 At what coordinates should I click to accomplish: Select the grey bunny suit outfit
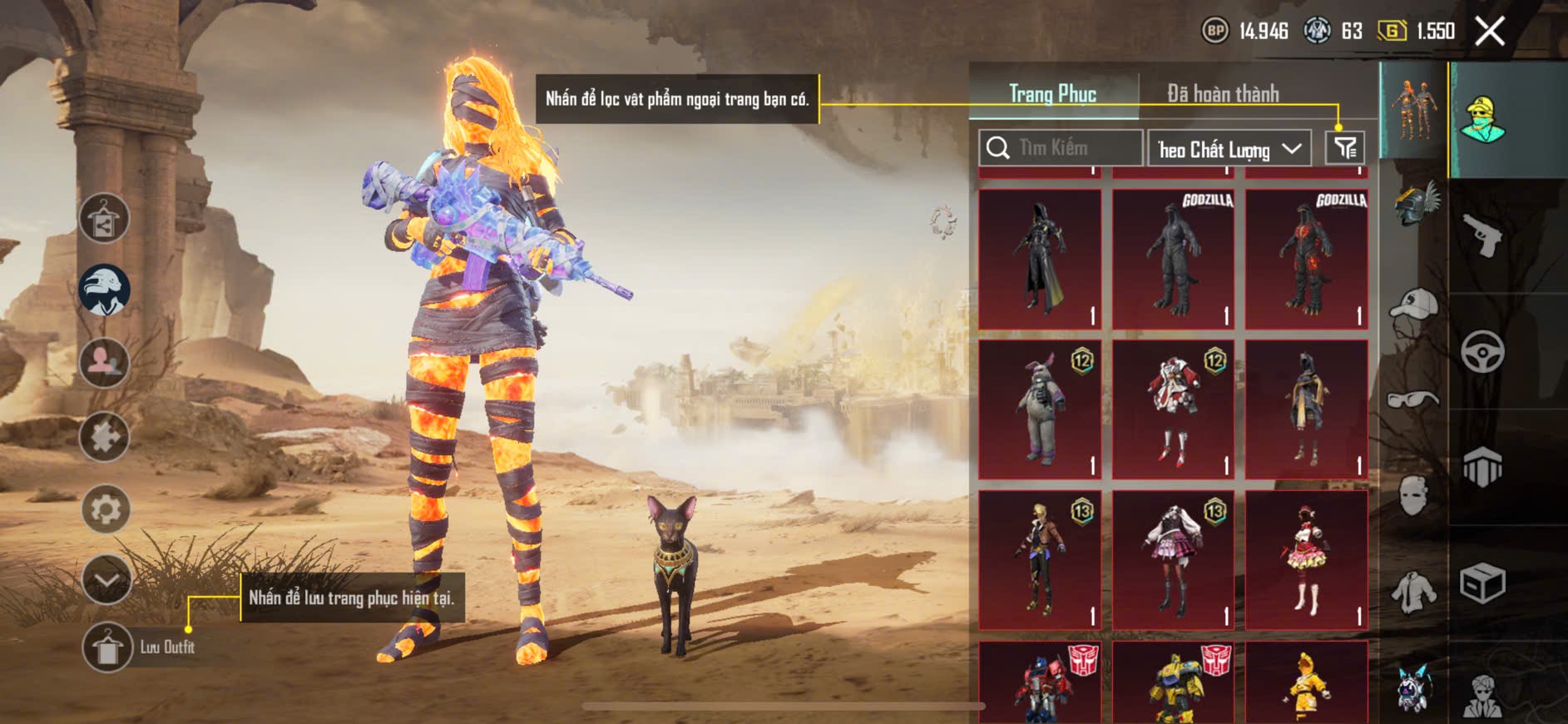tap(1040, 409)
